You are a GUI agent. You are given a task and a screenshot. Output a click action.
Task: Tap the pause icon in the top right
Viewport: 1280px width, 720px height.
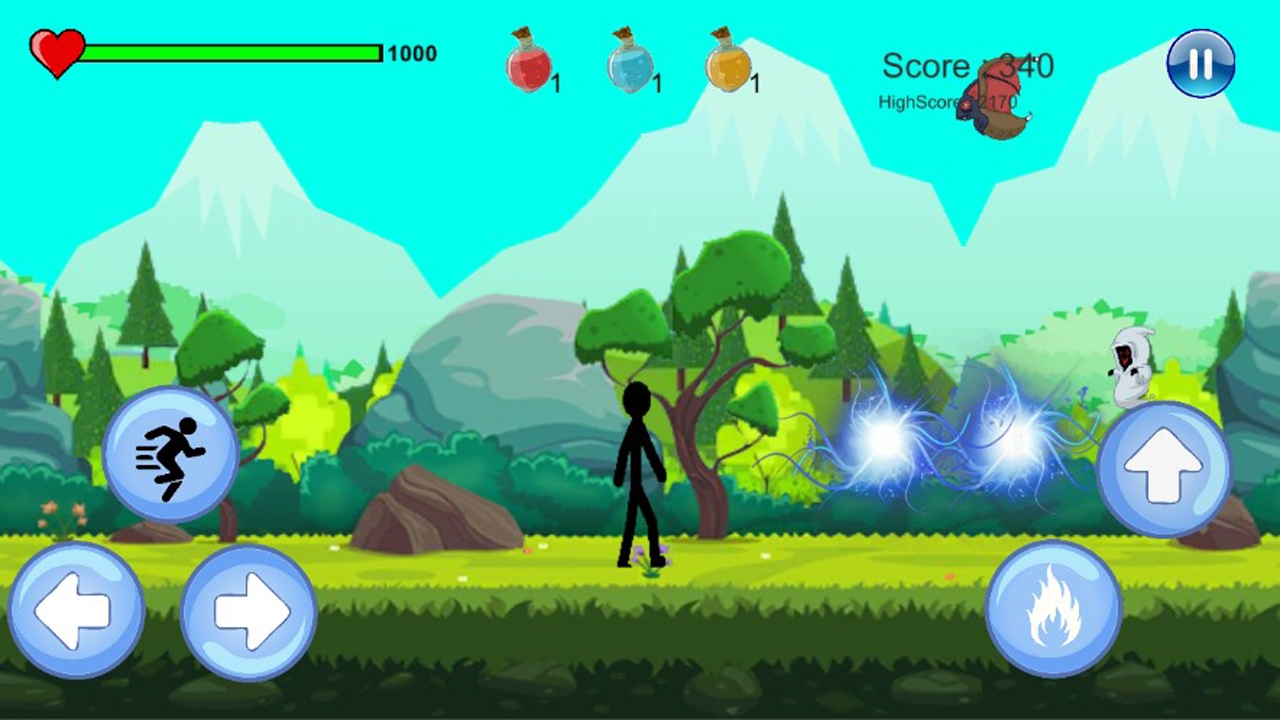(1199, 64)
